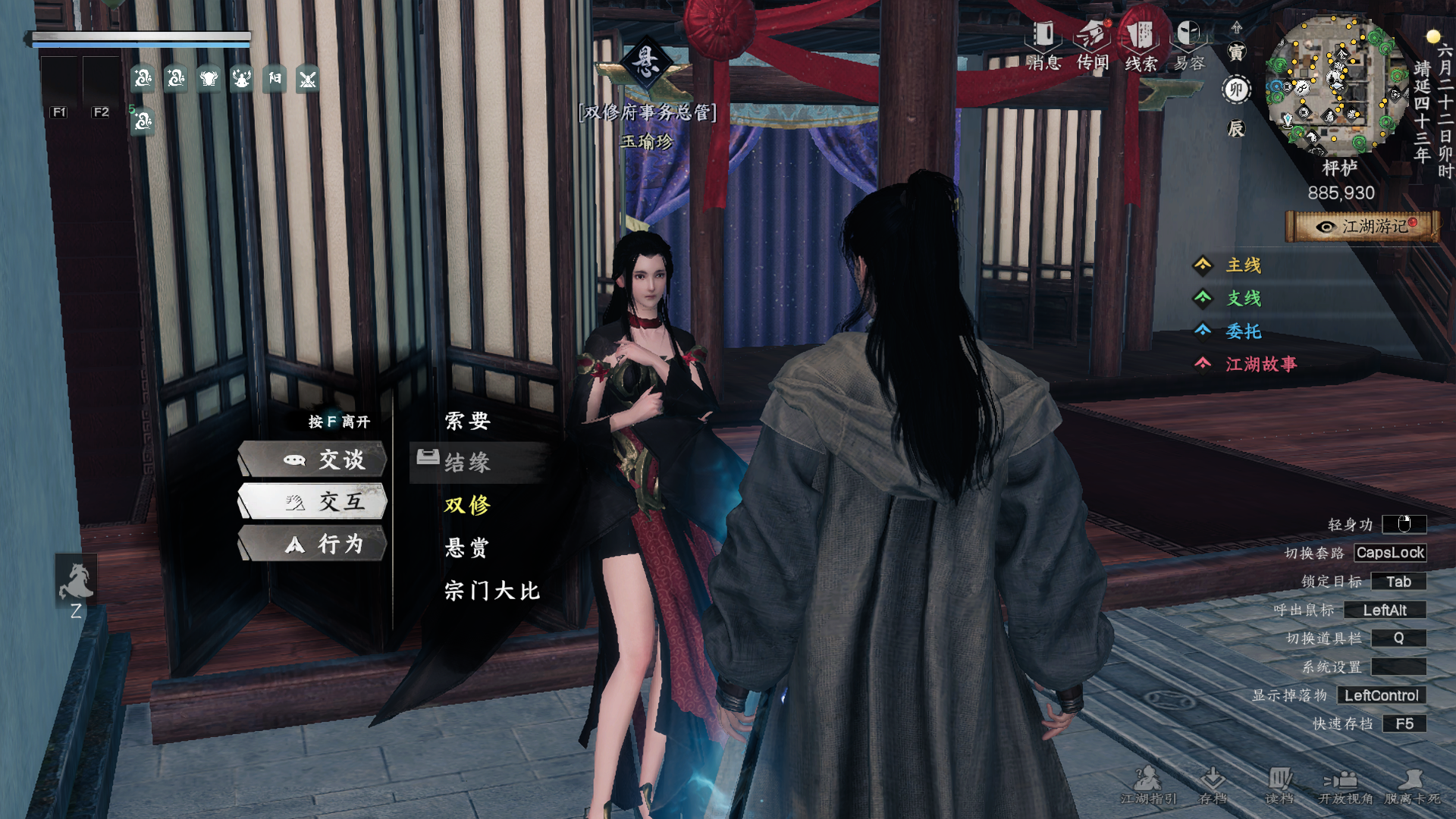Pick the 双修 option
The height and width of the screenshot is (819, 1456).
pos(467,505)
